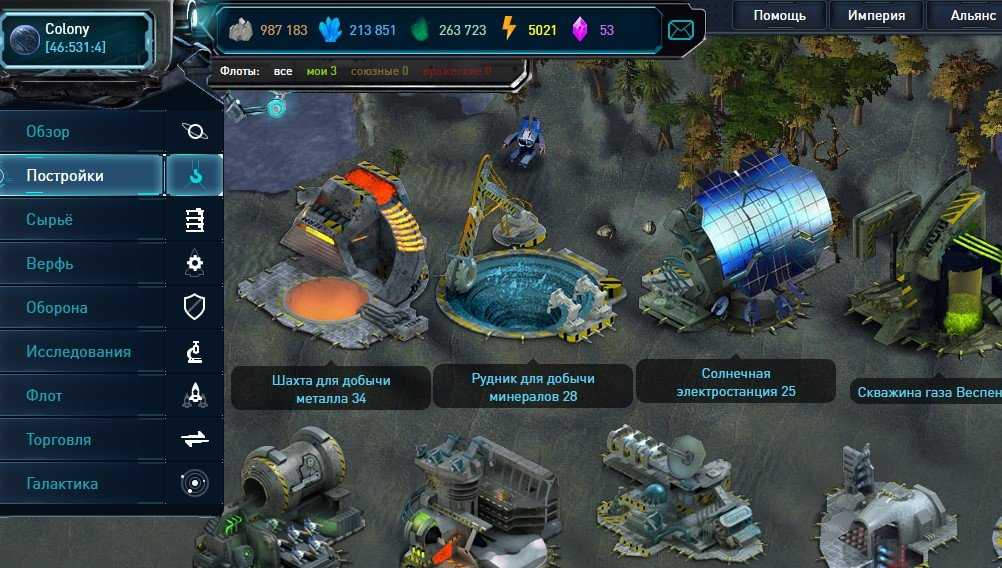The width and height of the screenshot is (1002, 568).
Task: Show the Исследования research page
Action: (80, 352)
